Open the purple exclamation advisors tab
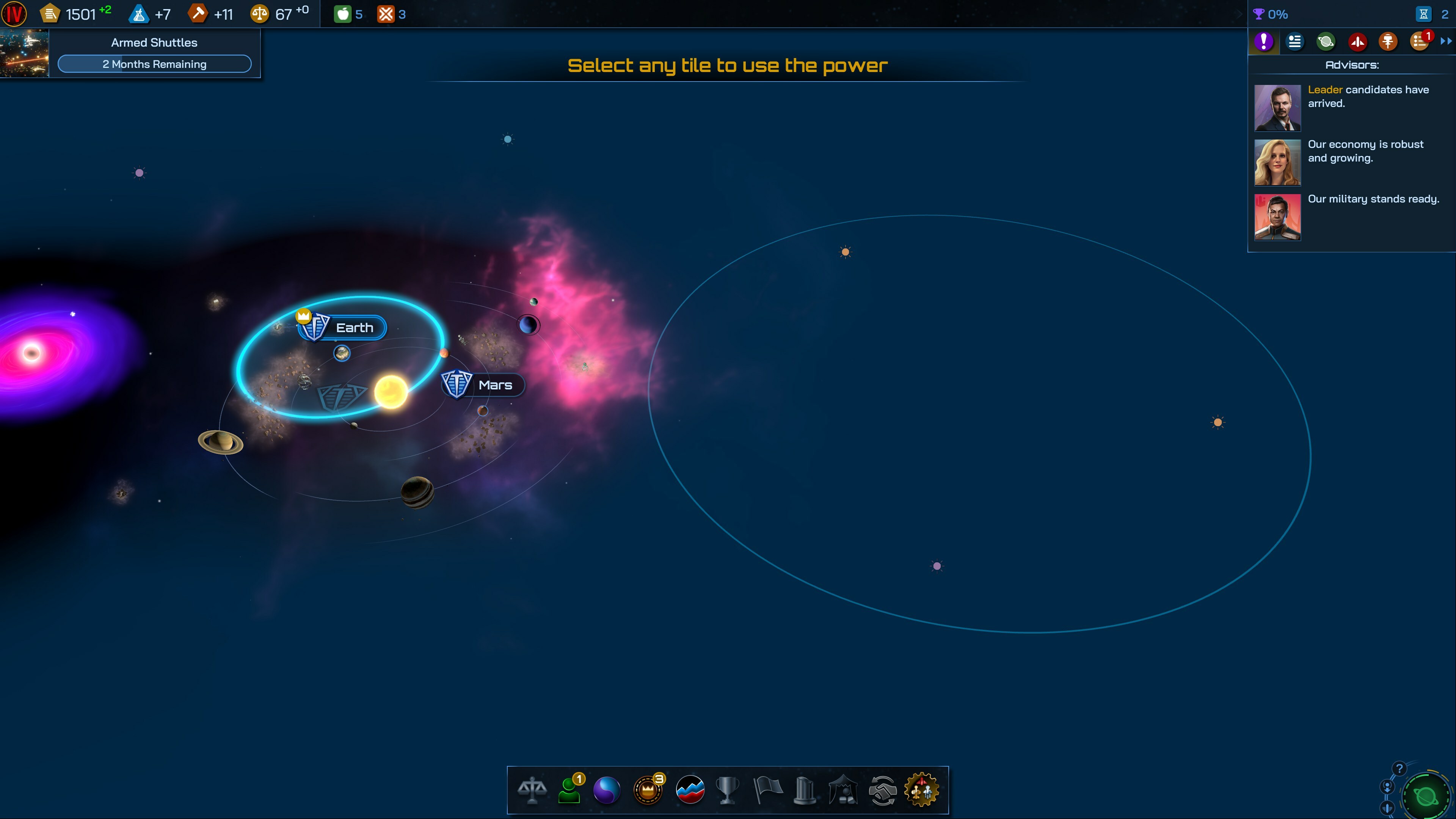This screenshot has height=819, width=1456. tap(1263, 41)
